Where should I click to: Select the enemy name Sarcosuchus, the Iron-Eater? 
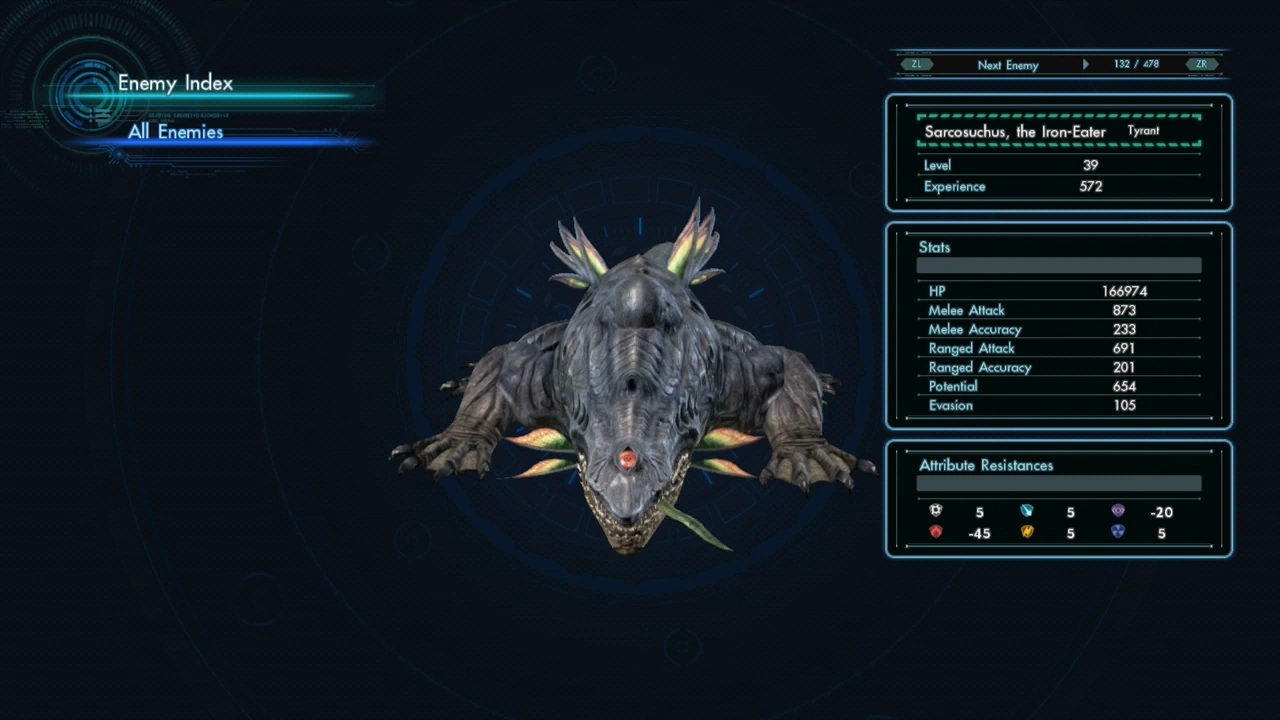(1014, 131)
